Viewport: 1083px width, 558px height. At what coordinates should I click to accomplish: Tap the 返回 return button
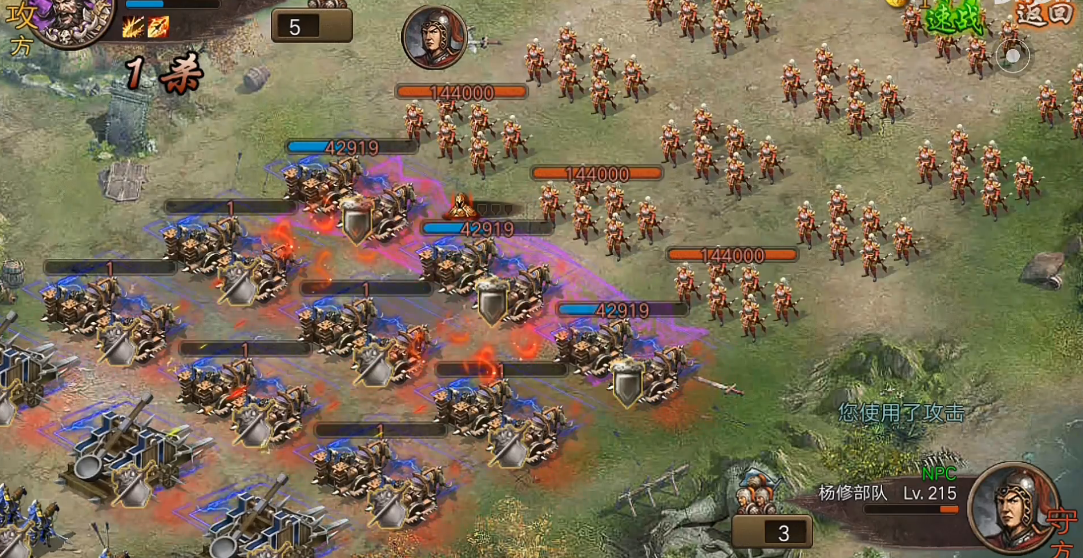(1043, 13)
